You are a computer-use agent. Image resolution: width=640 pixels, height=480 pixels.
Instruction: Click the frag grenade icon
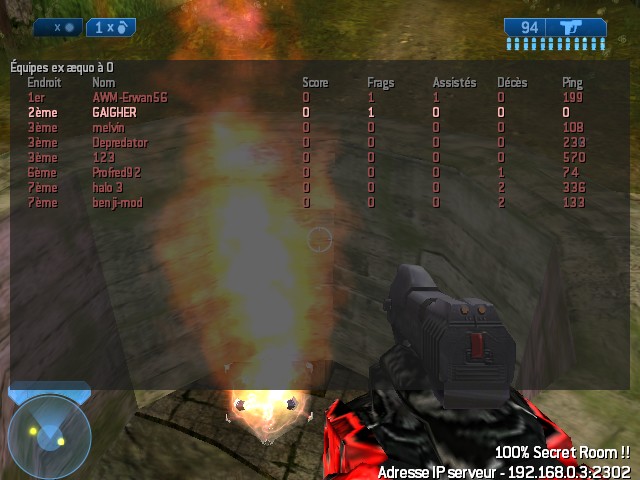(121, 28)
